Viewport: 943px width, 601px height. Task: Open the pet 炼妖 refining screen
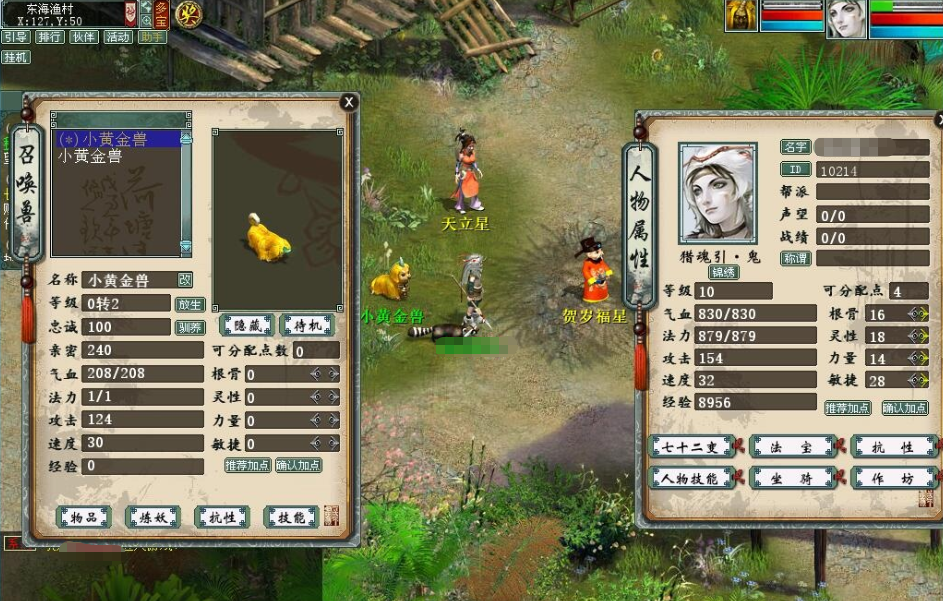[x=153, y=516]
